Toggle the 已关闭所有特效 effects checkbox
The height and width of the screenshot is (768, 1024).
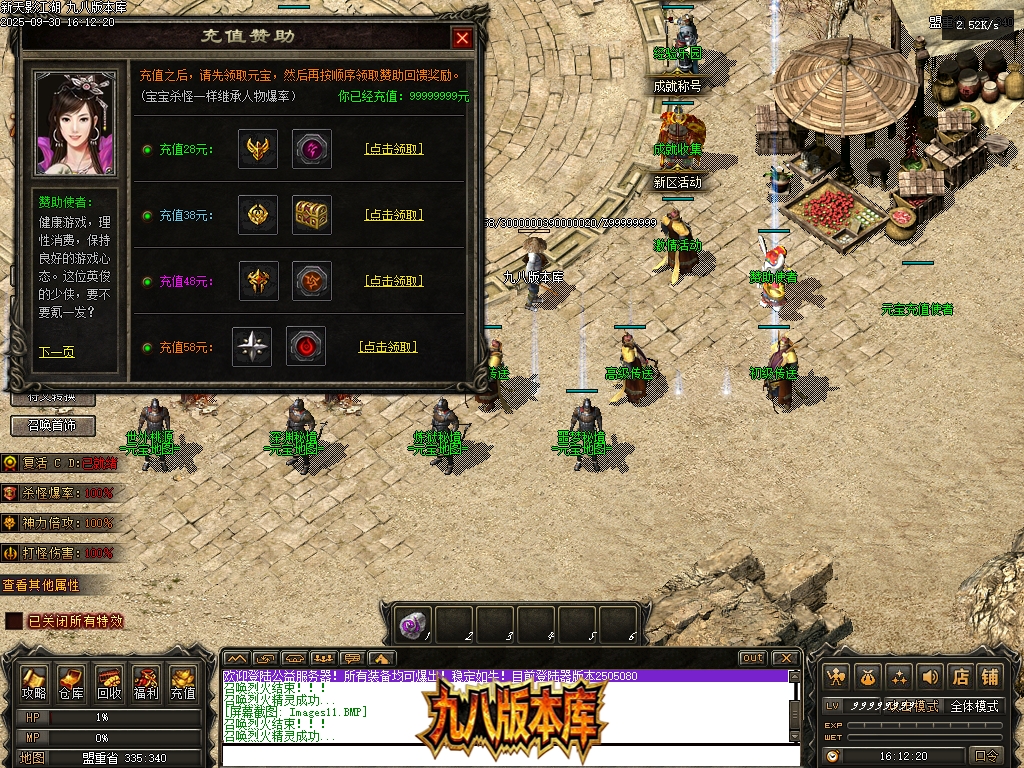tap(14, 621)
